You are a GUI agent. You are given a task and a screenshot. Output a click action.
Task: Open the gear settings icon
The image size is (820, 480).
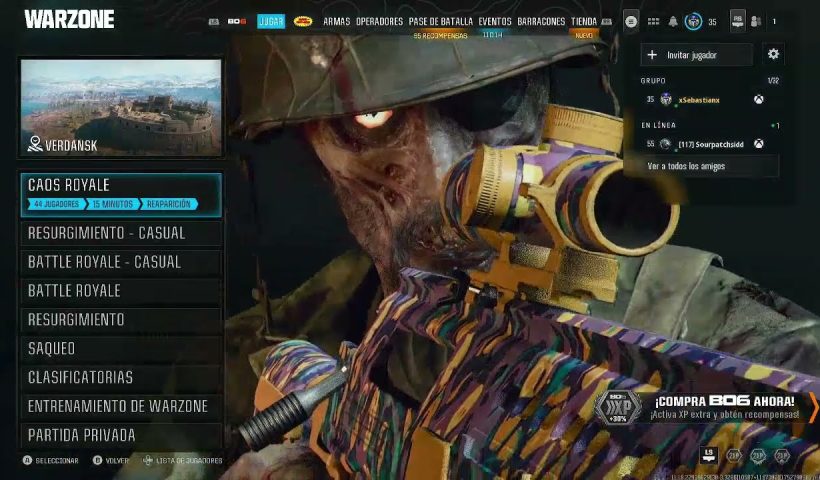[773, 54]
